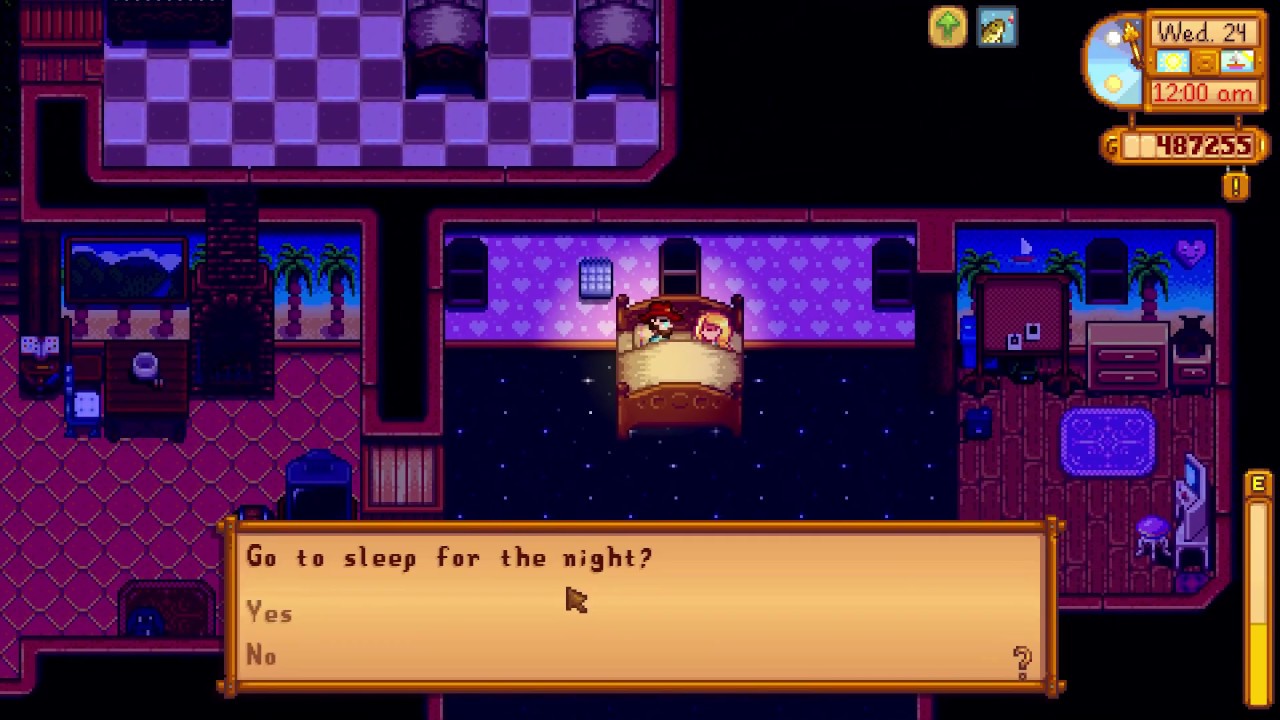Choose Yes to go to sleep
This screenshot has height=720, width=1280.
(x=270, y=613)
